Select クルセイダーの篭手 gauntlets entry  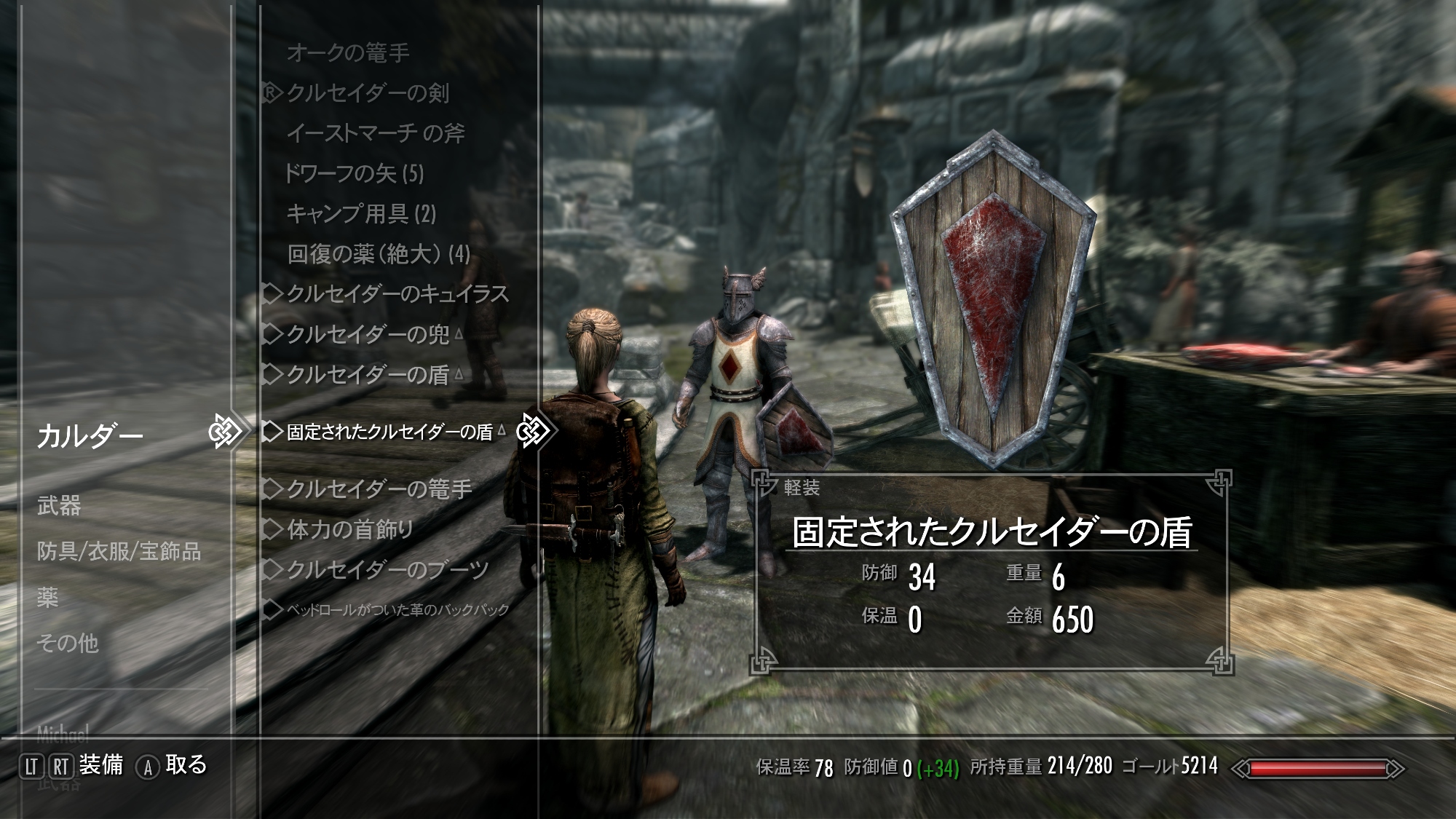click(379, 489)
